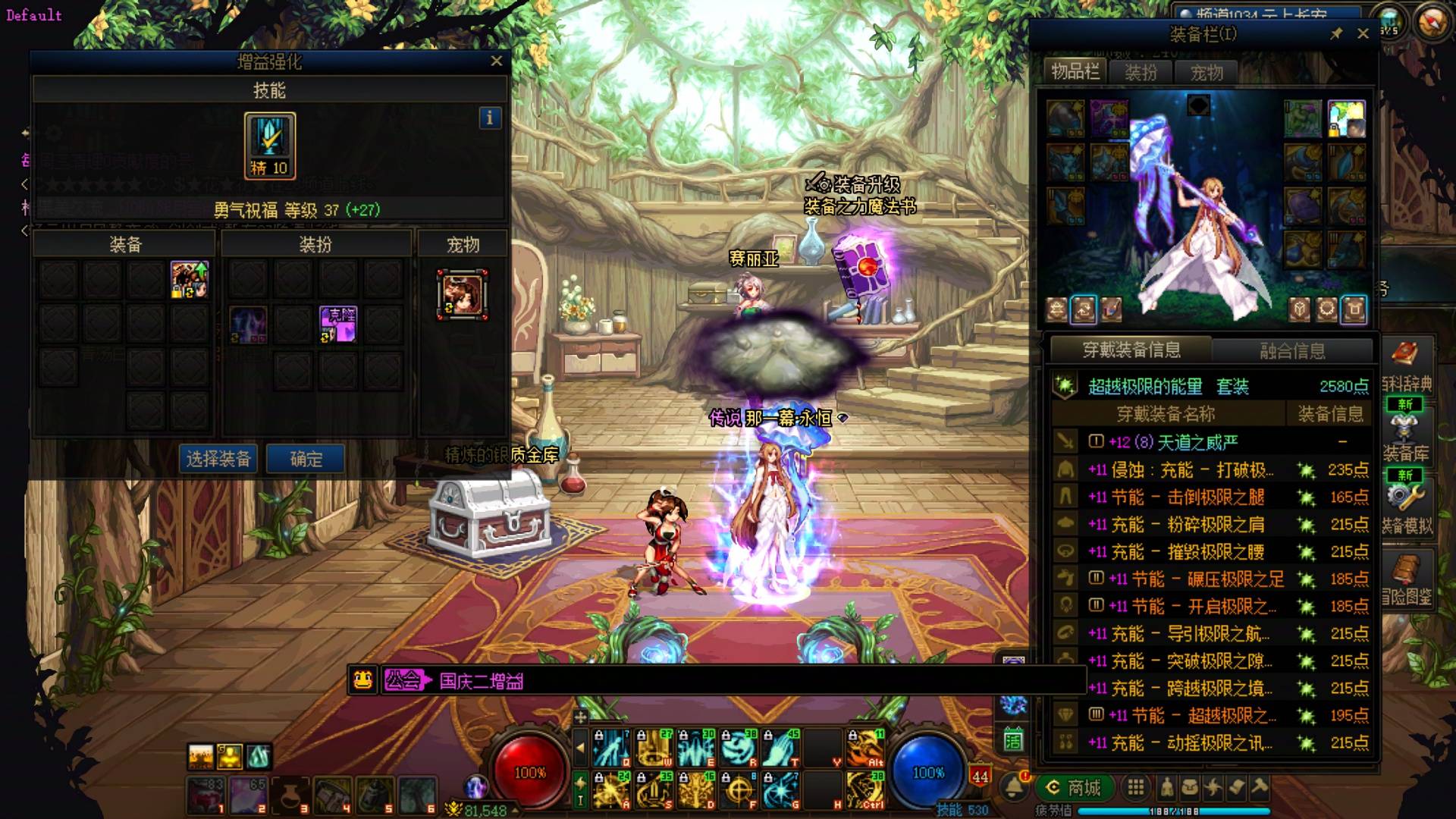Pin the 装备栏 equipment window
This screenshot has width=1456, height=819.
pos(1336,33)
